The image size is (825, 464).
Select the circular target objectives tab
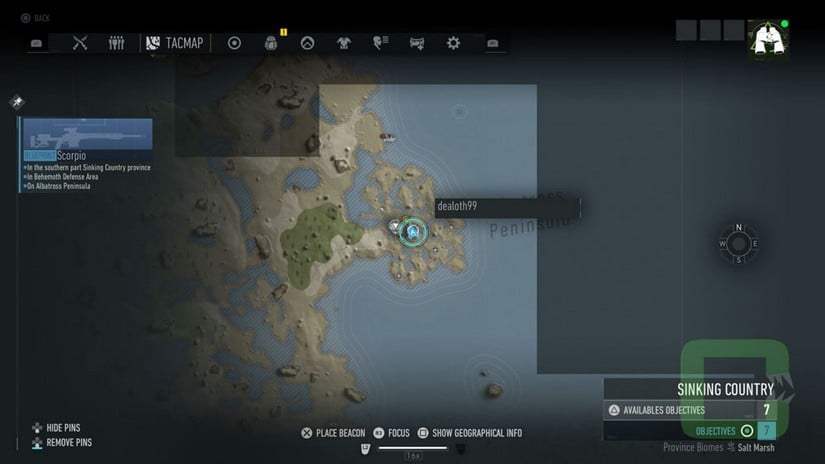[x=235, y=43]
